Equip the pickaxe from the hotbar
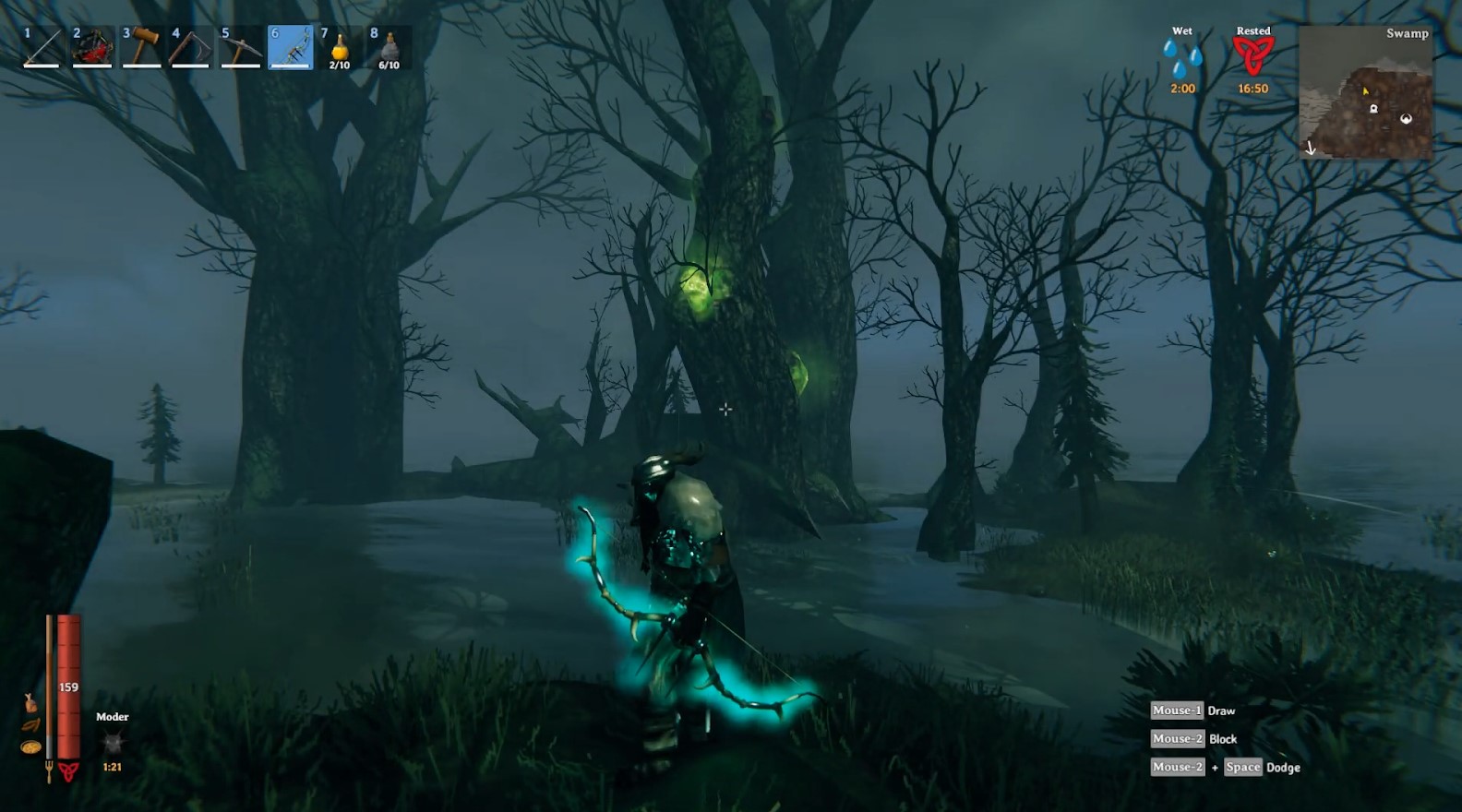 click(x=241, y=47)
